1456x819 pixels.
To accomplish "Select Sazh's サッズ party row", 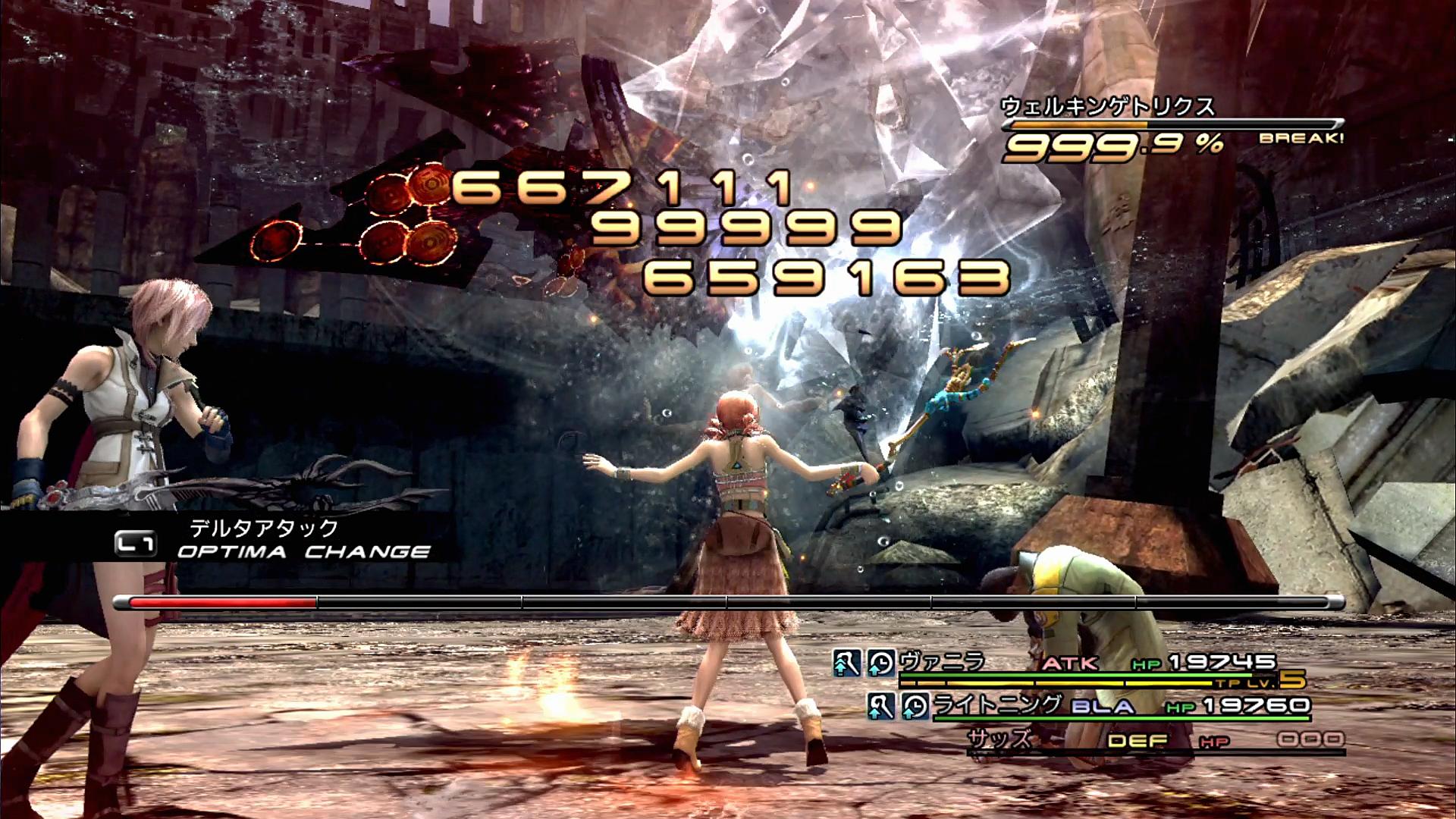I will (999, 739).
